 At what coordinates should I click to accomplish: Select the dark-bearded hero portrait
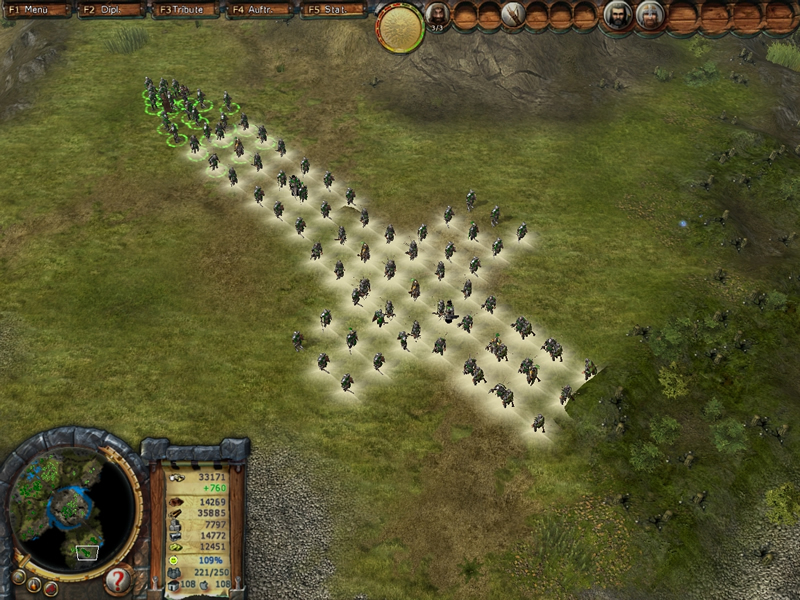[618, 15]
